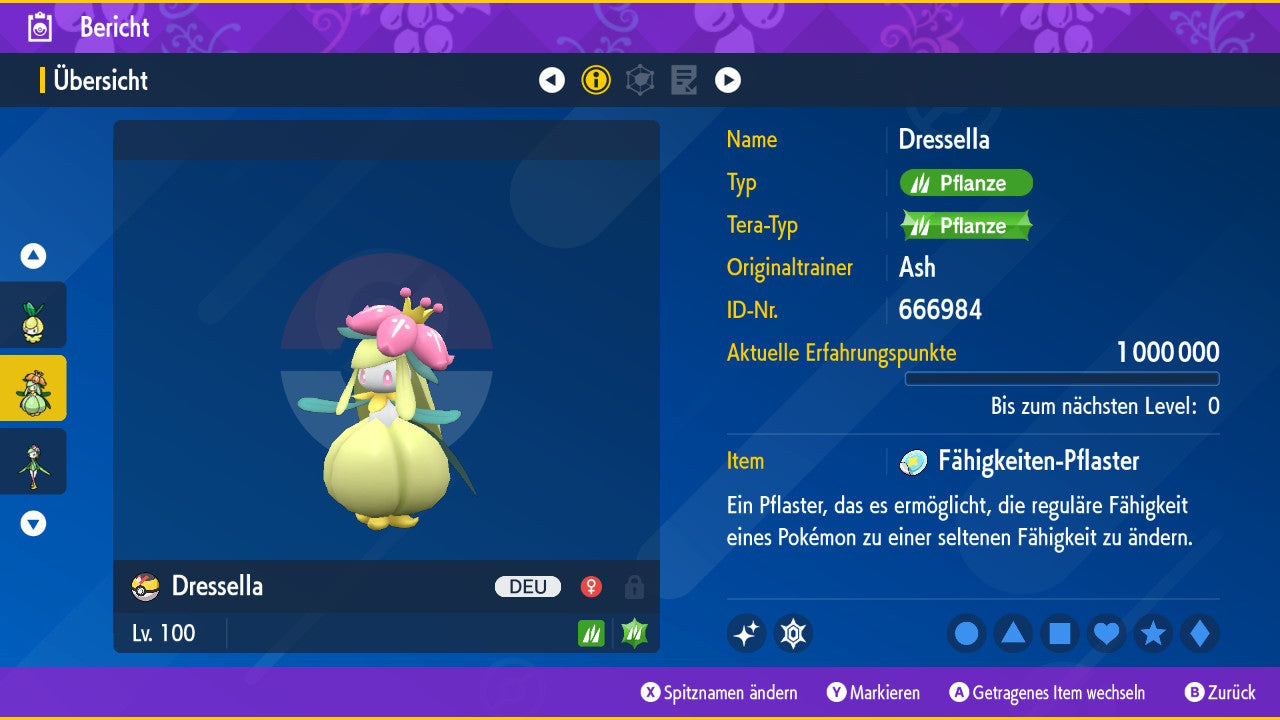The height and width of the screenshot is (720, 1280).
Task: Open the trainer memo notes tab
Action: coord(684,80)
